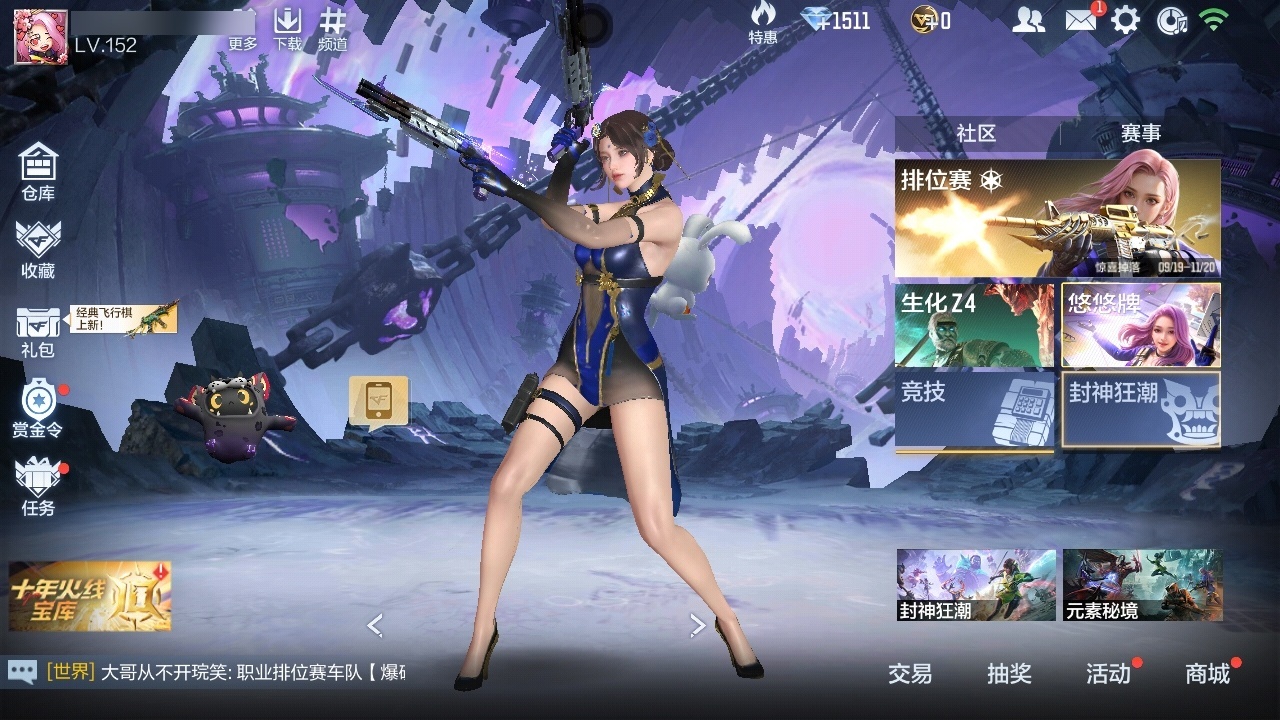Switch to the 赛事 tournaments tab
This screenshot has width=1280, height=720.
(1140, 133)
